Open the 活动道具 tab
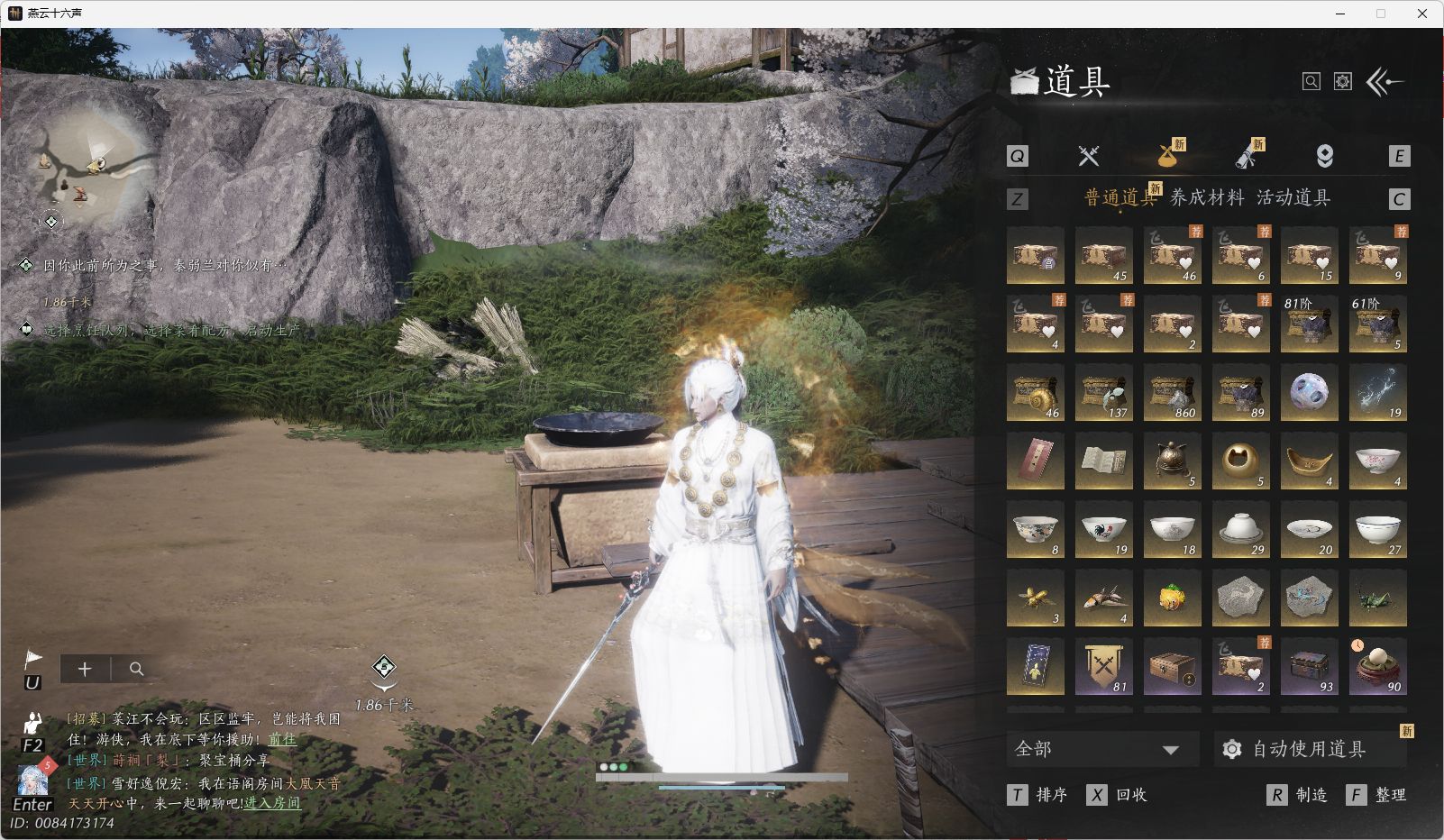 tap(1293, 198)
